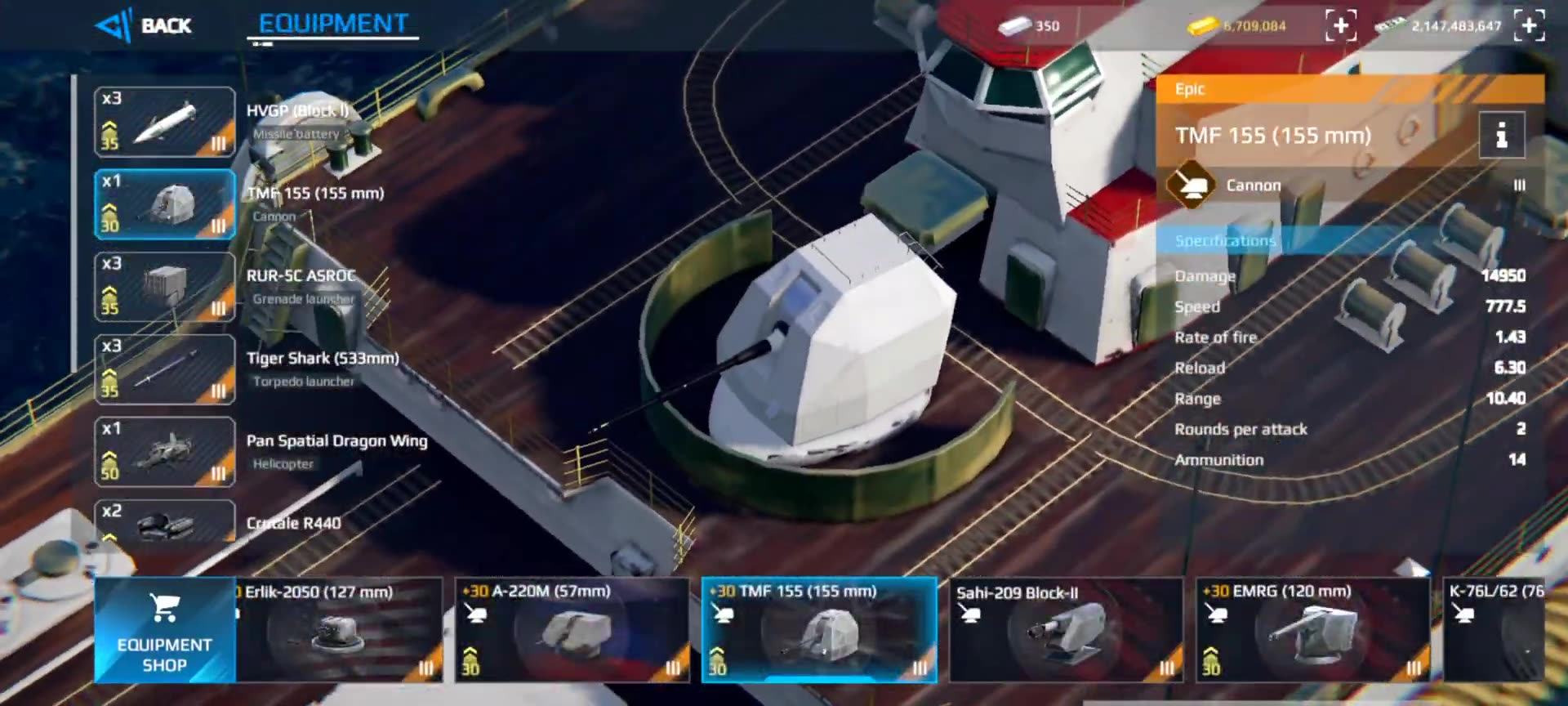The height and width of the screenshot is (706, 1568).
Task: Choose the RUR-5C ASROC grenade launcher slot
Action: click(165, 287)
